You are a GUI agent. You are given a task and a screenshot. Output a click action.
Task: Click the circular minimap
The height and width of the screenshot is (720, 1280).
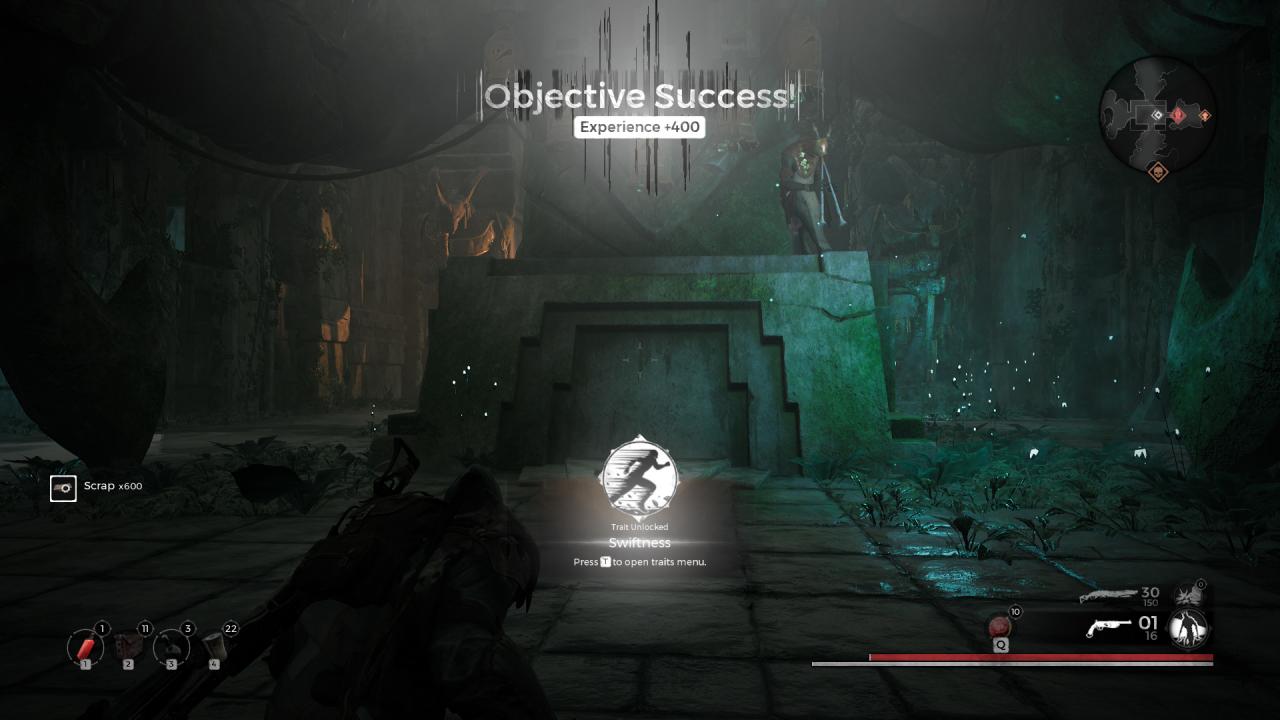(x=1157, y=114)
